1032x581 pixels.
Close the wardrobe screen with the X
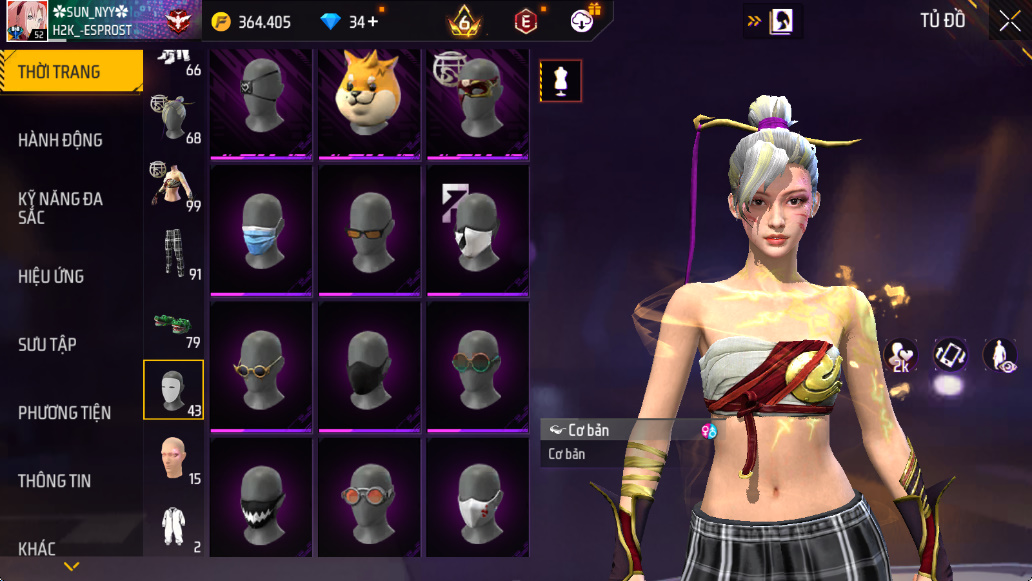coord(1009,21)
